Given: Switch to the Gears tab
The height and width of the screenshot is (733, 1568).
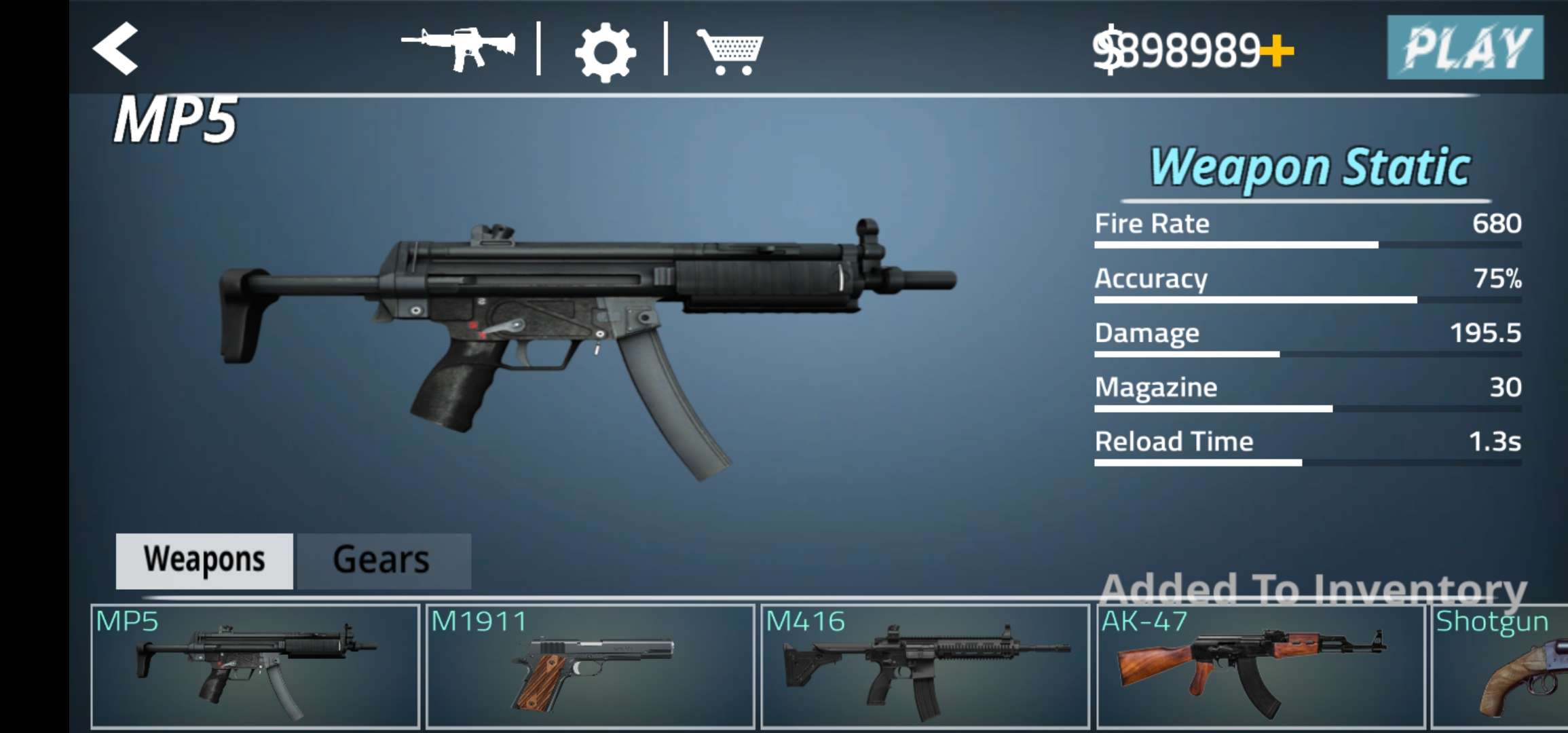Looking at the screenshot, I should coord(384,561).
